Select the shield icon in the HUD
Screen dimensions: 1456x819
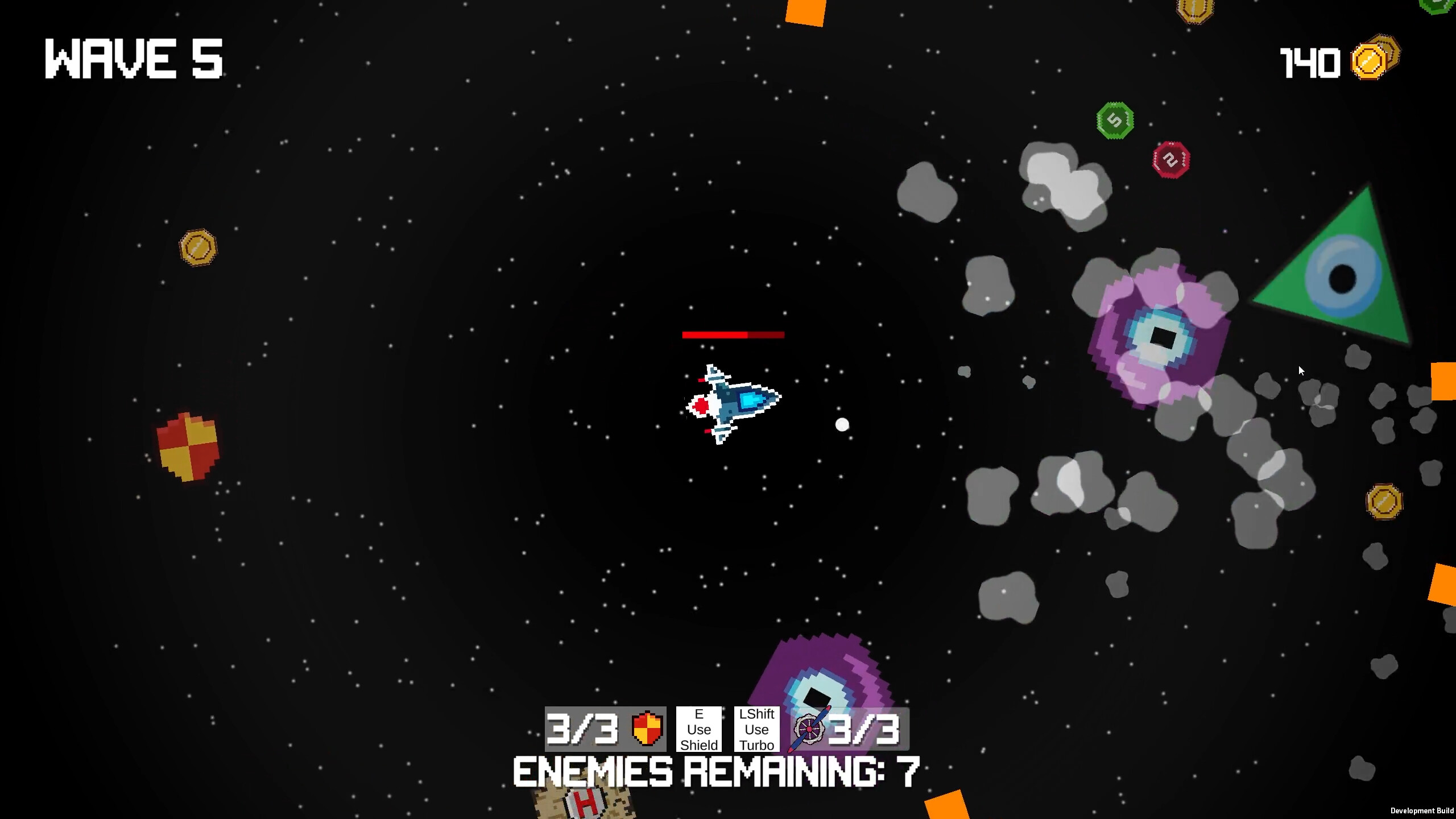(x=647, y=729)
